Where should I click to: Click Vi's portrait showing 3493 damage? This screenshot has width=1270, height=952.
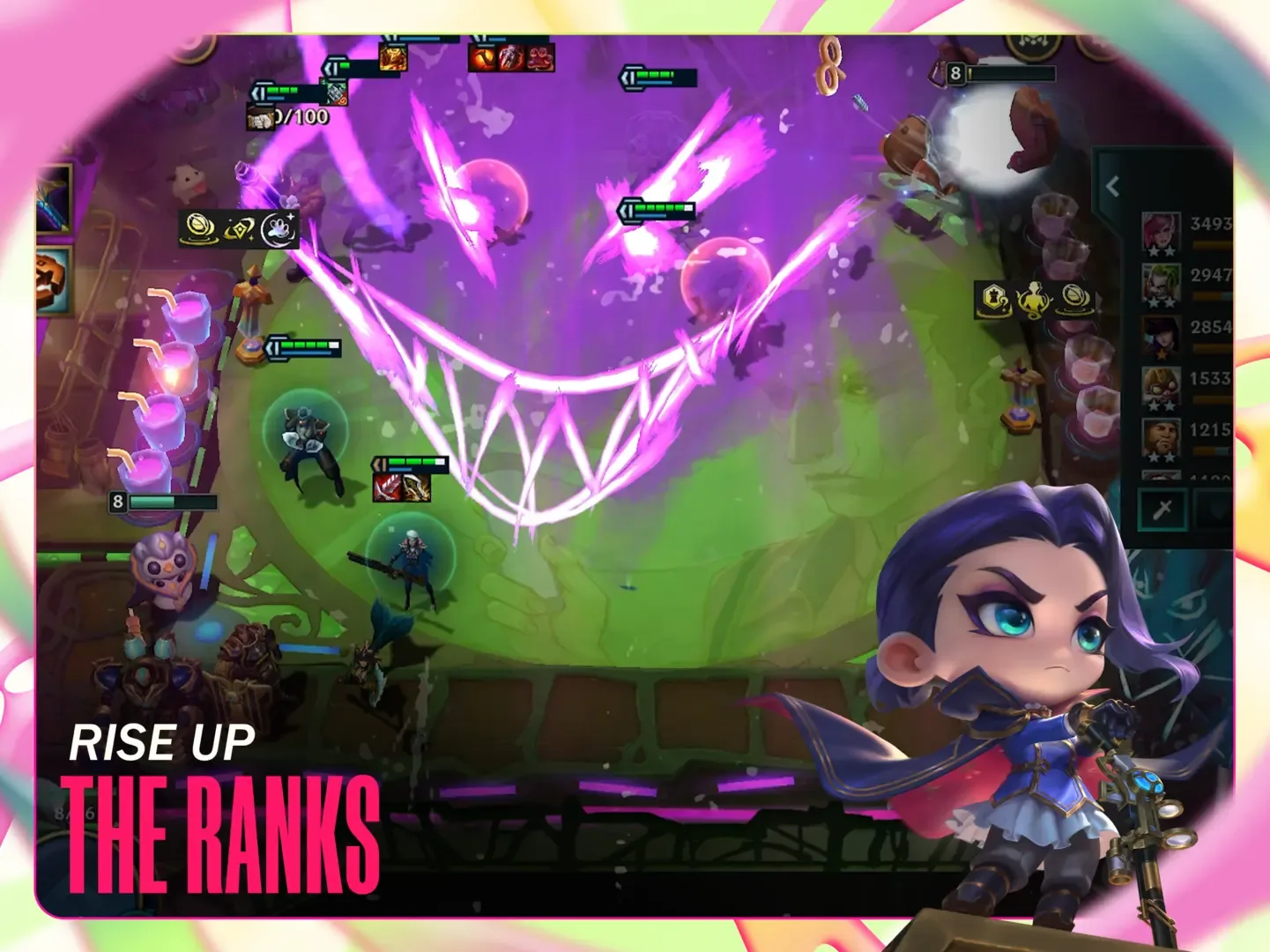pos(1162,231)
